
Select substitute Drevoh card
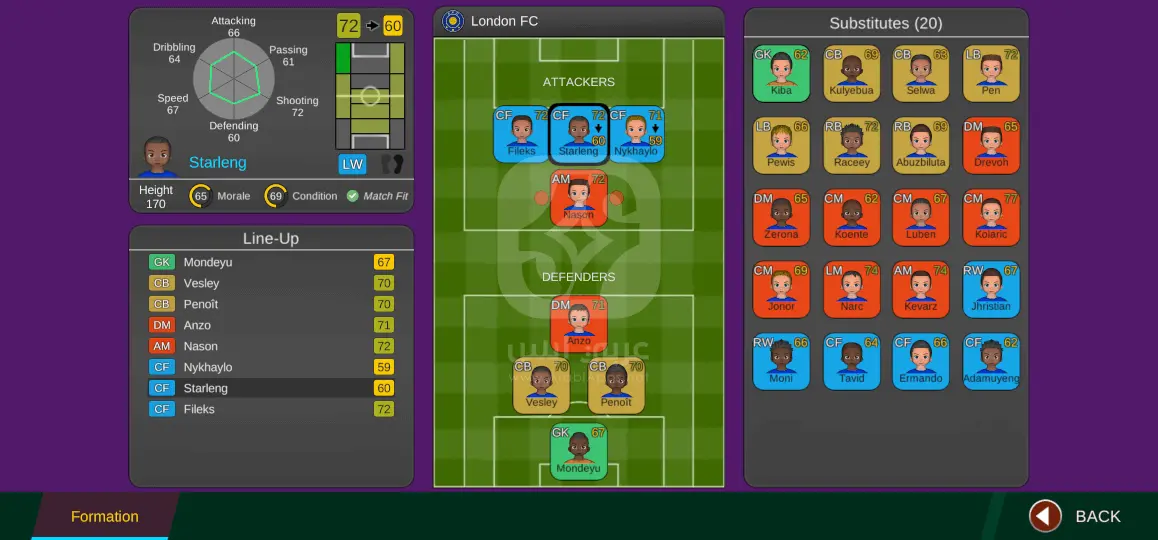pyautogui.click(x=991, y=145)
